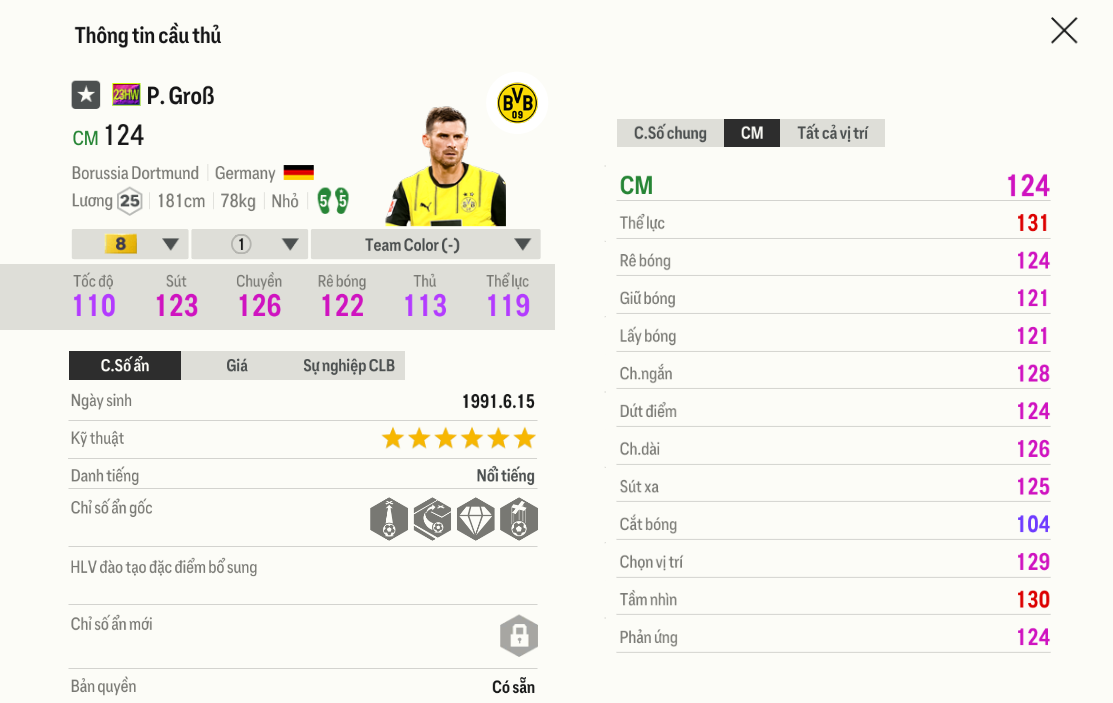Select the diamond hidden trait icon
The height and width of the screenshot is (703, 1113).
coord(475,520)
